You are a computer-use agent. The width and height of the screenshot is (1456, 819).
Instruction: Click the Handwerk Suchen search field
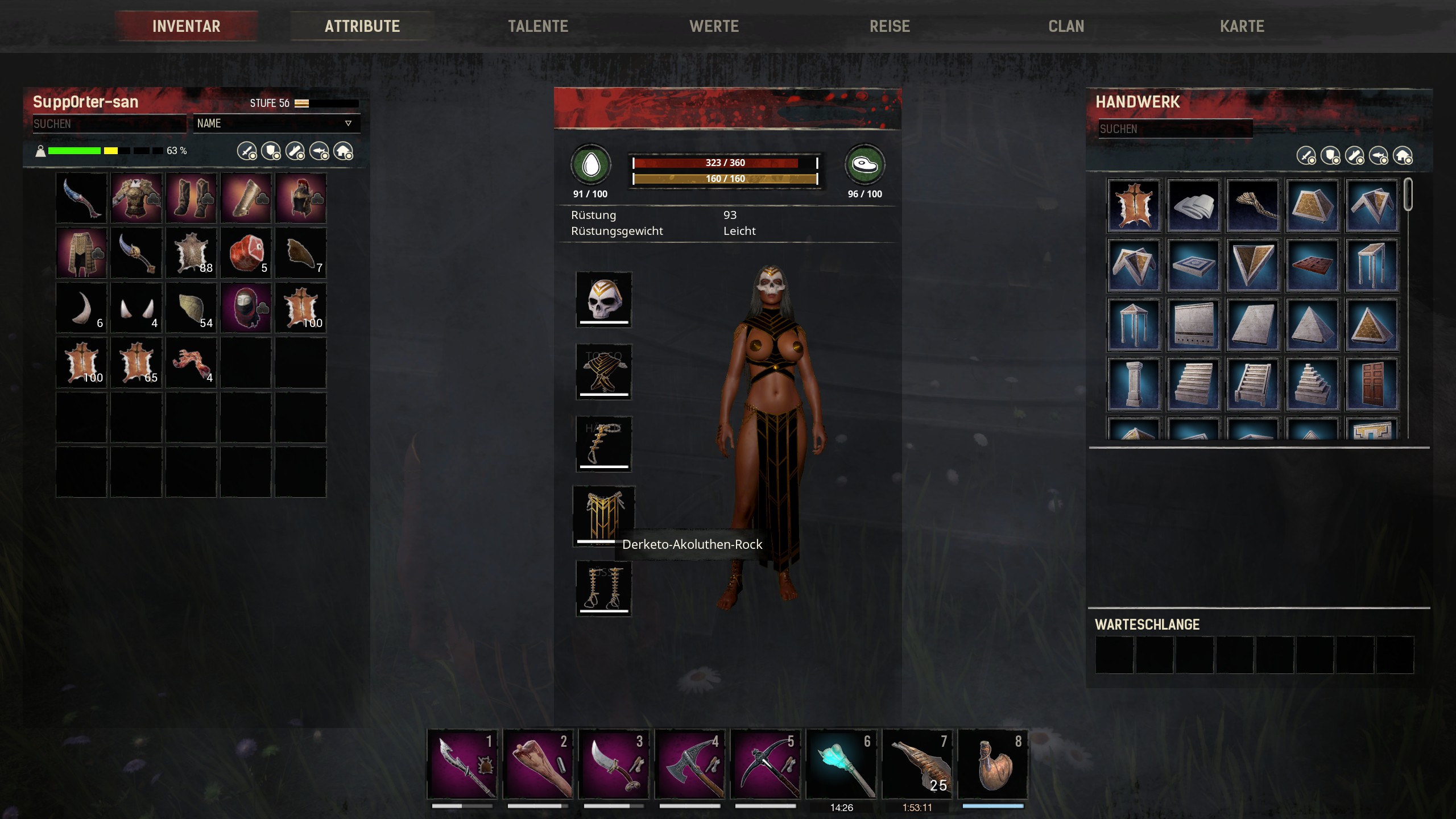pyautogui.click(x=1174, y=129)
